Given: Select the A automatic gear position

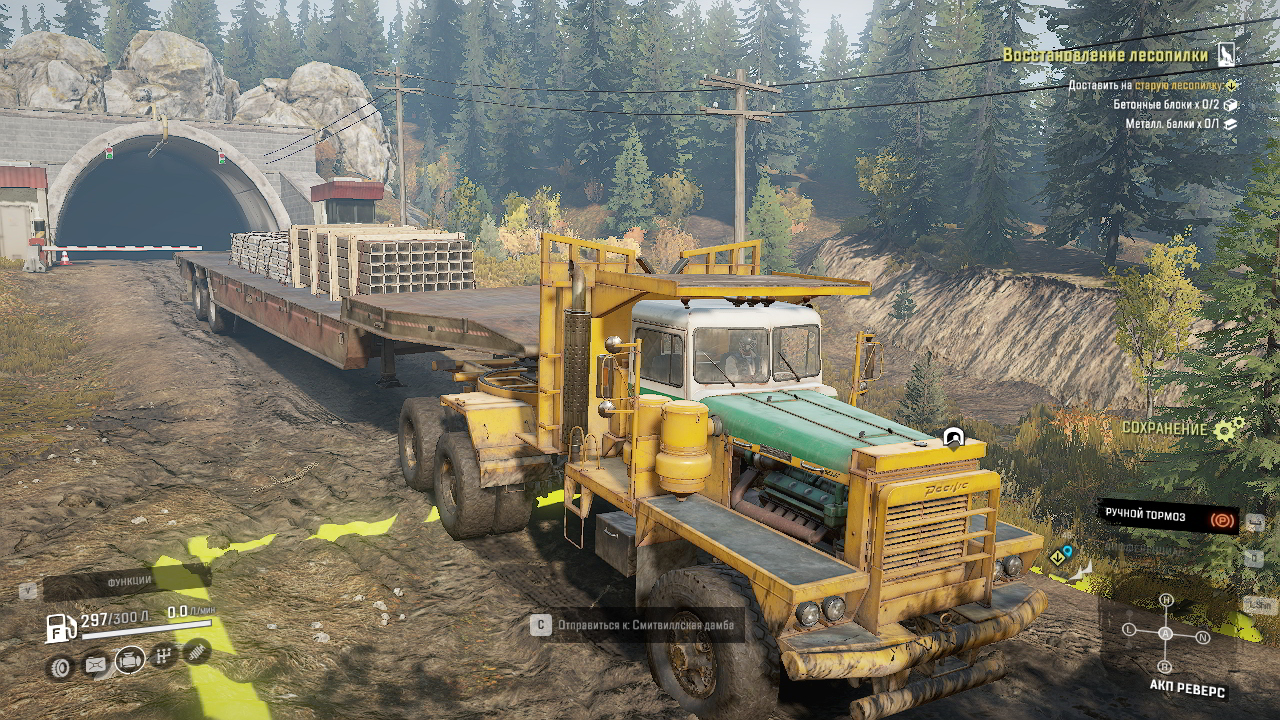Looking at the screenshot, I should (x=1166, y=633).
